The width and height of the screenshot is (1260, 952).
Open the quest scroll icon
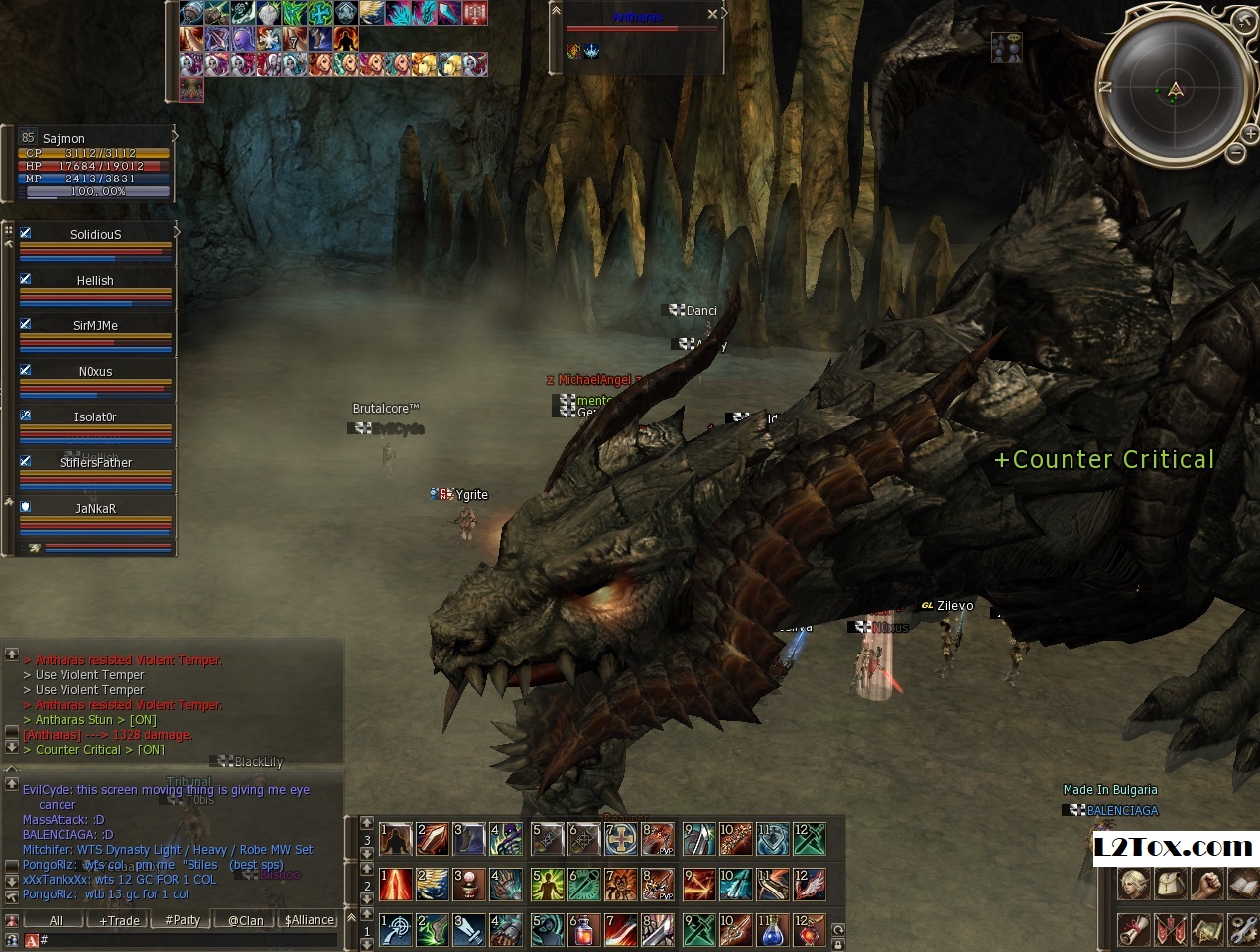point(1134,929)
